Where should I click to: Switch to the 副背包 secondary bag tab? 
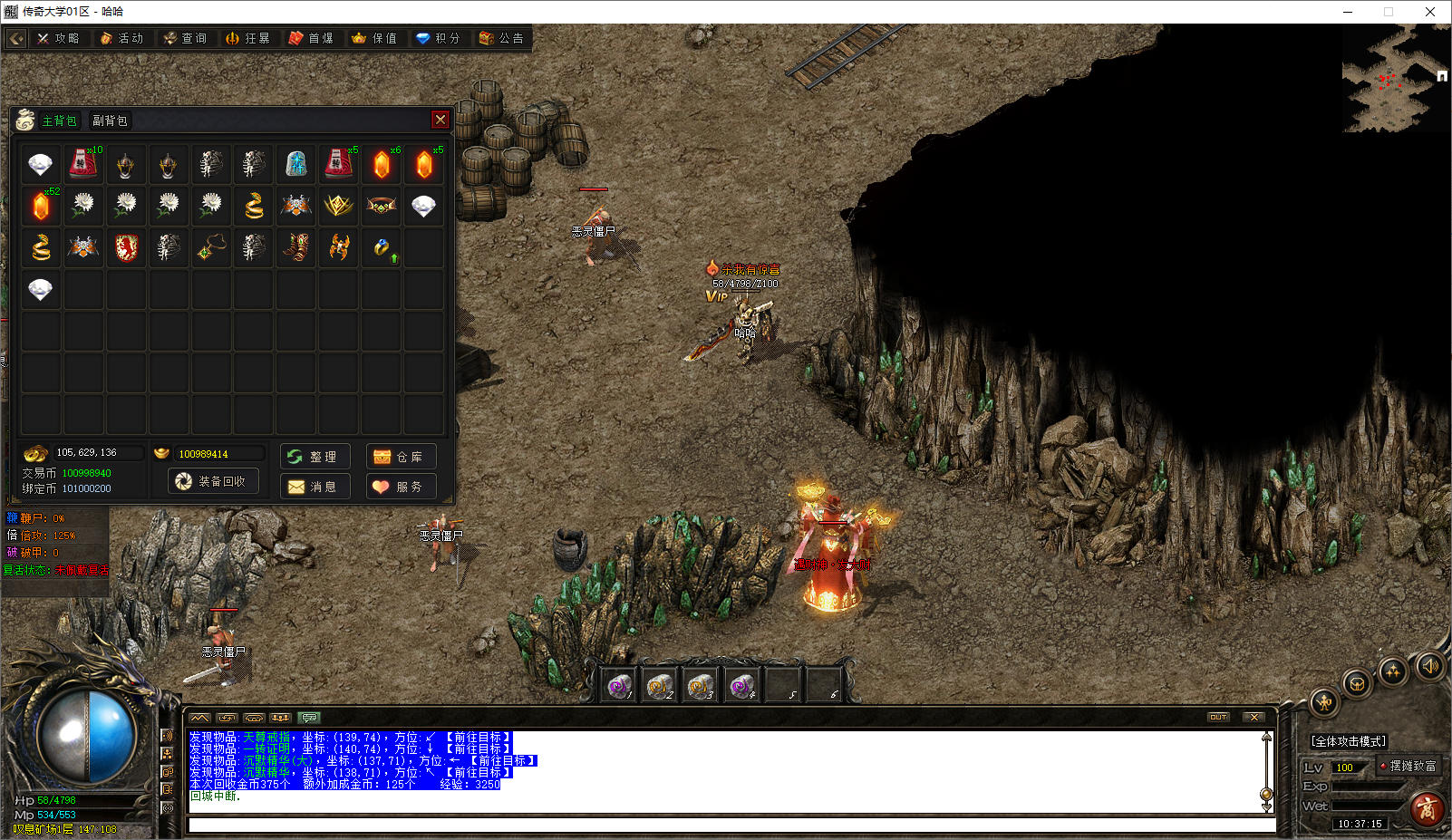pos(110,121)
